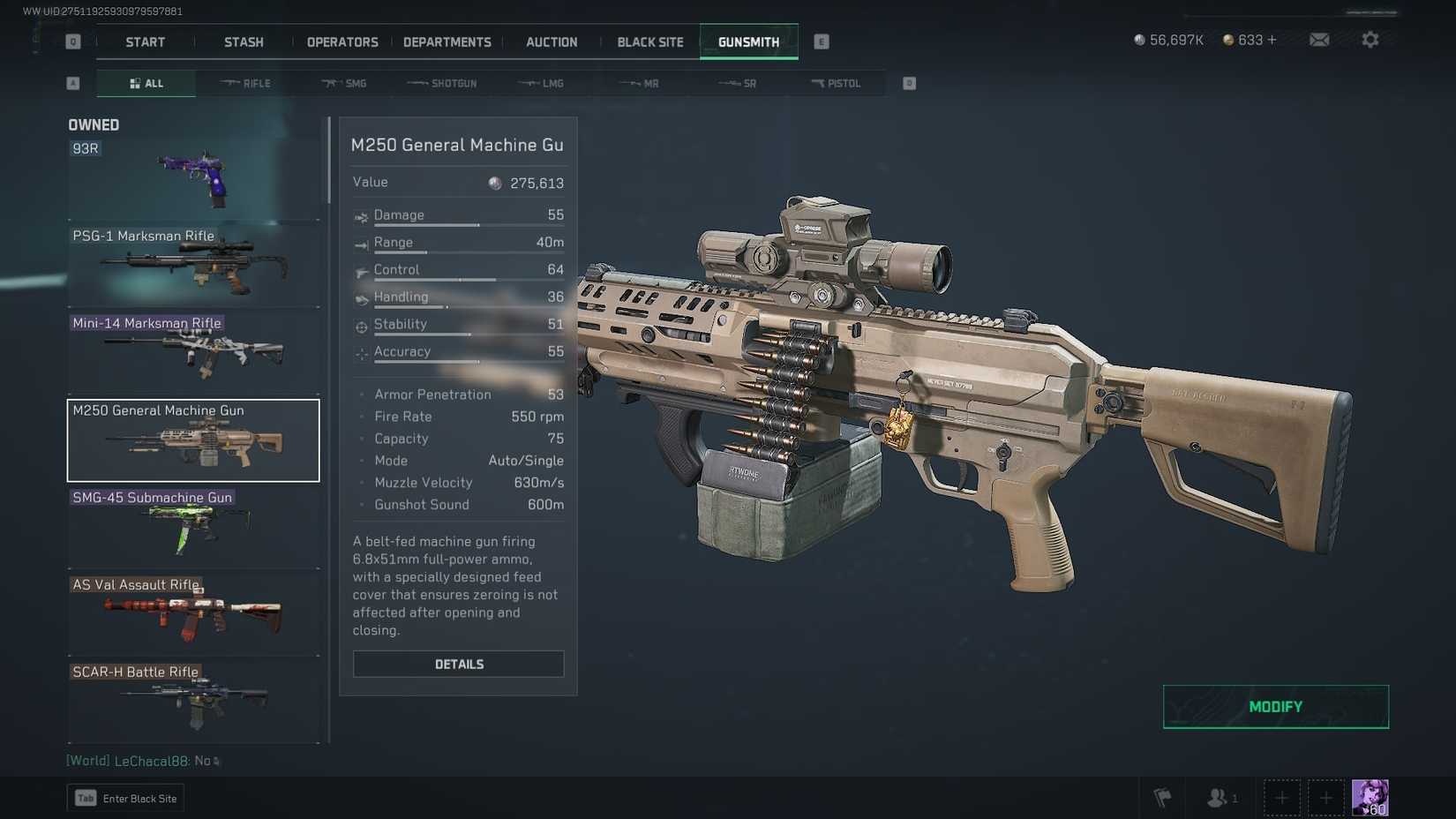Click the D arrow past PISTOL filters
Screen dimensions: 1456x819
point(908,82)
